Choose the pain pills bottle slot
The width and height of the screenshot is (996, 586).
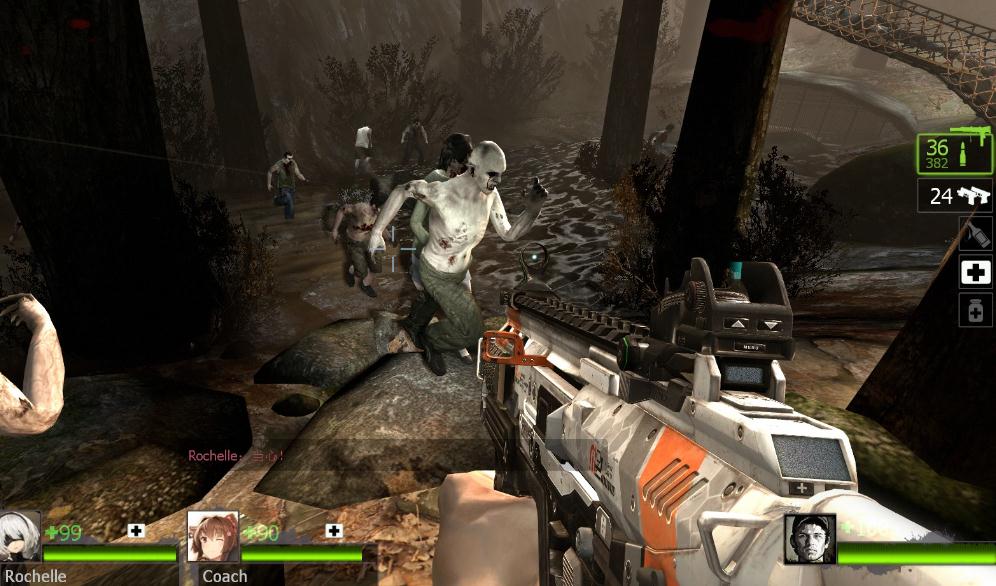point(976,311)
